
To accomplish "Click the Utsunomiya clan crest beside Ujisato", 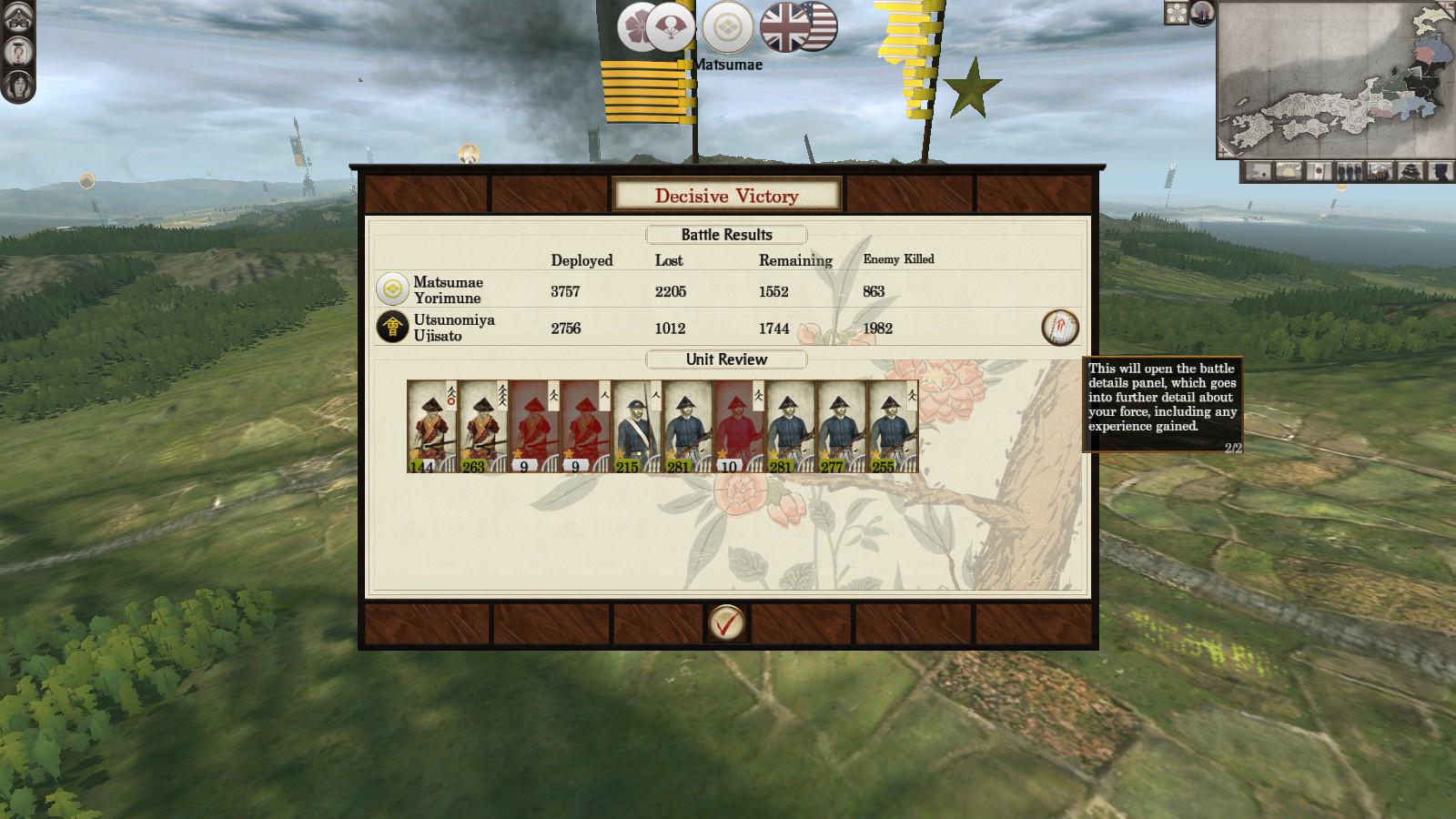I will [391, 328].
